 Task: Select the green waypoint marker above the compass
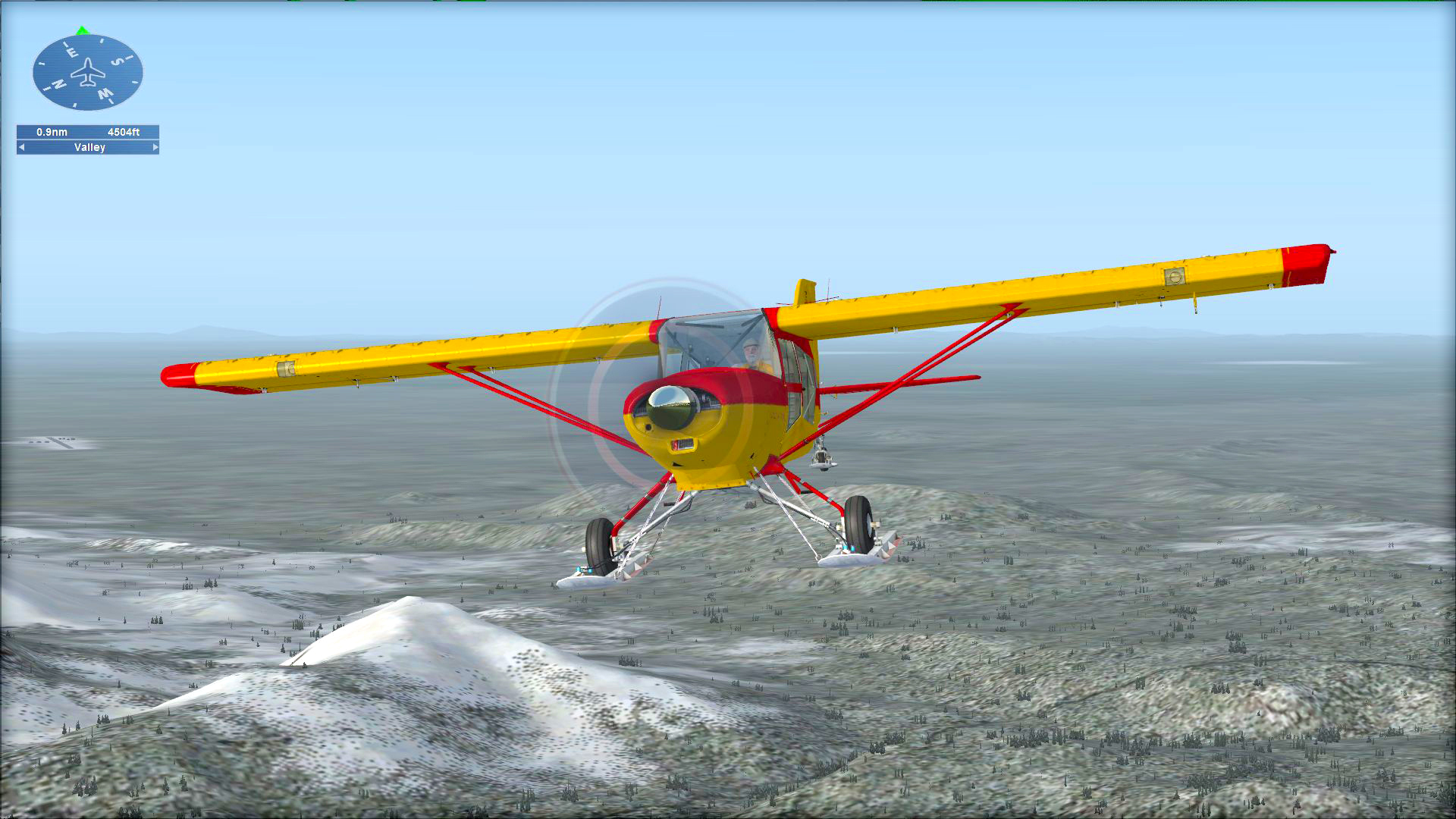click(x=82, y=30)
